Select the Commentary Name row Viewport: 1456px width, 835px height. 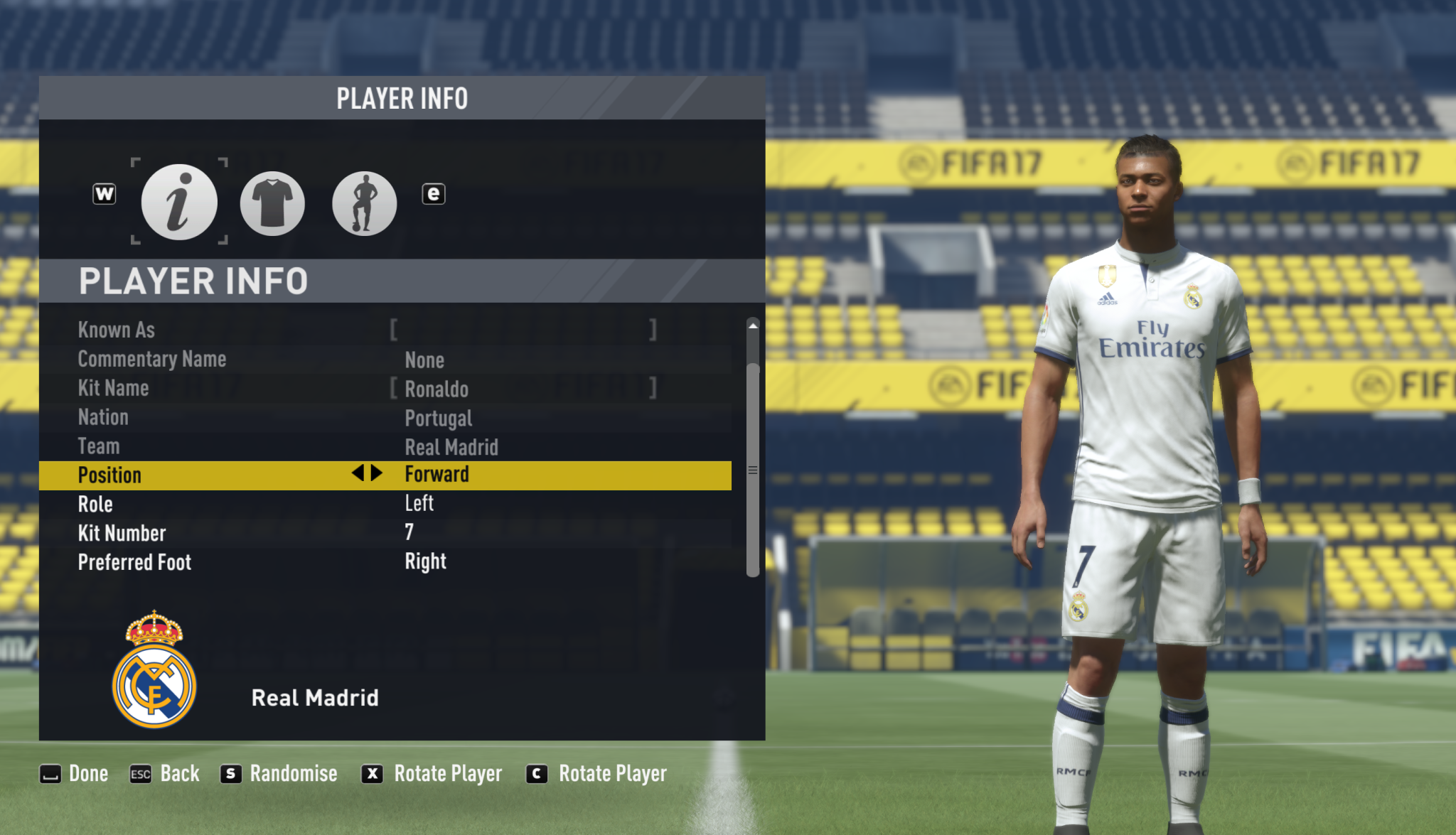[384, 360]
